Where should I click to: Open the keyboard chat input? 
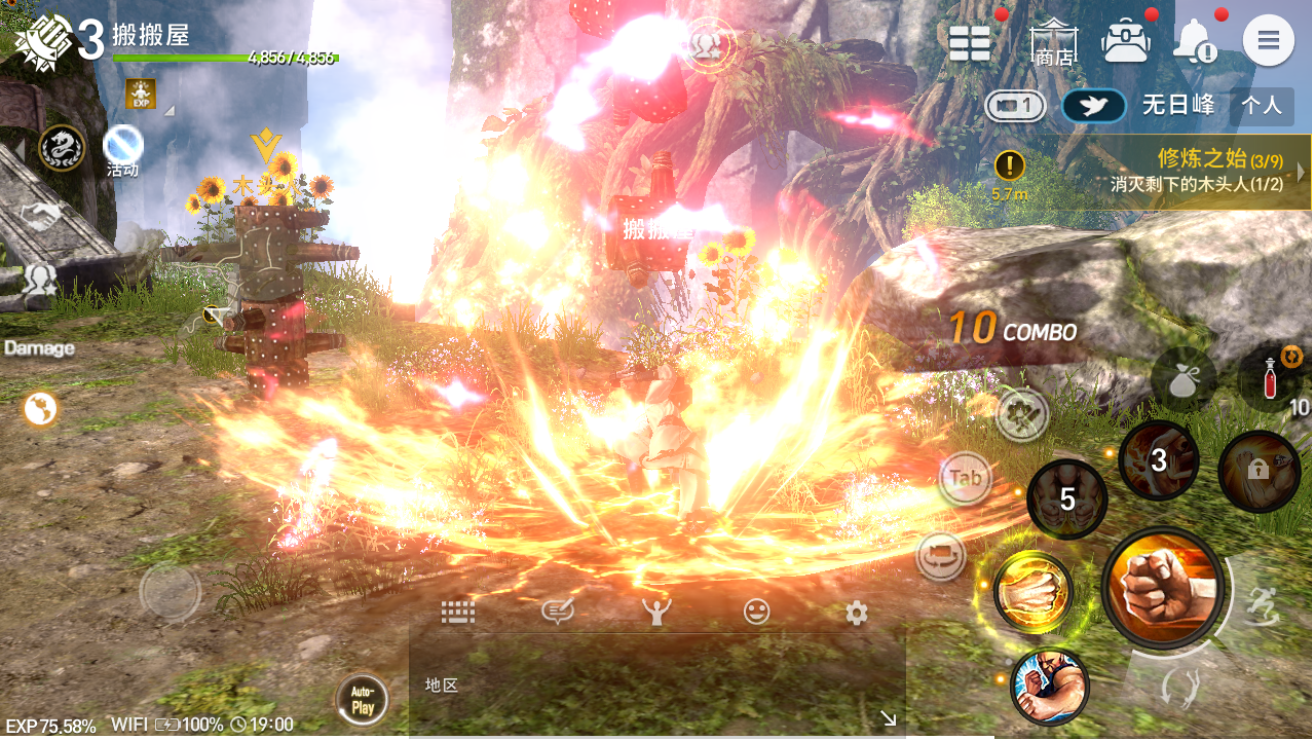coord(458,612)
